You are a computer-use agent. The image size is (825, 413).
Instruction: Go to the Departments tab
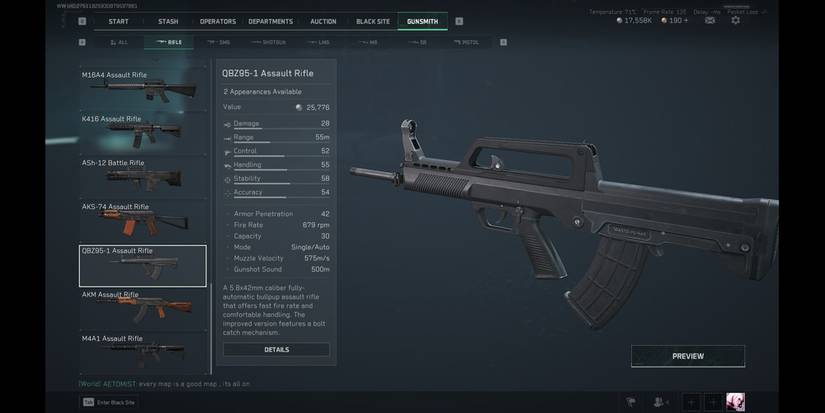coord(271,21)
